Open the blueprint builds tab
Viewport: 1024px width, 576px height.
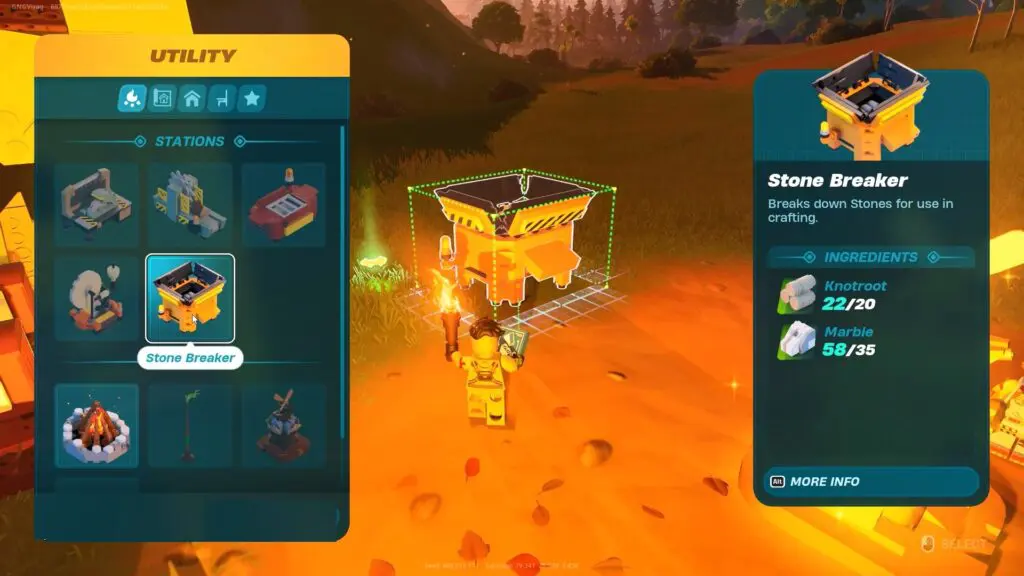(162, 98)
